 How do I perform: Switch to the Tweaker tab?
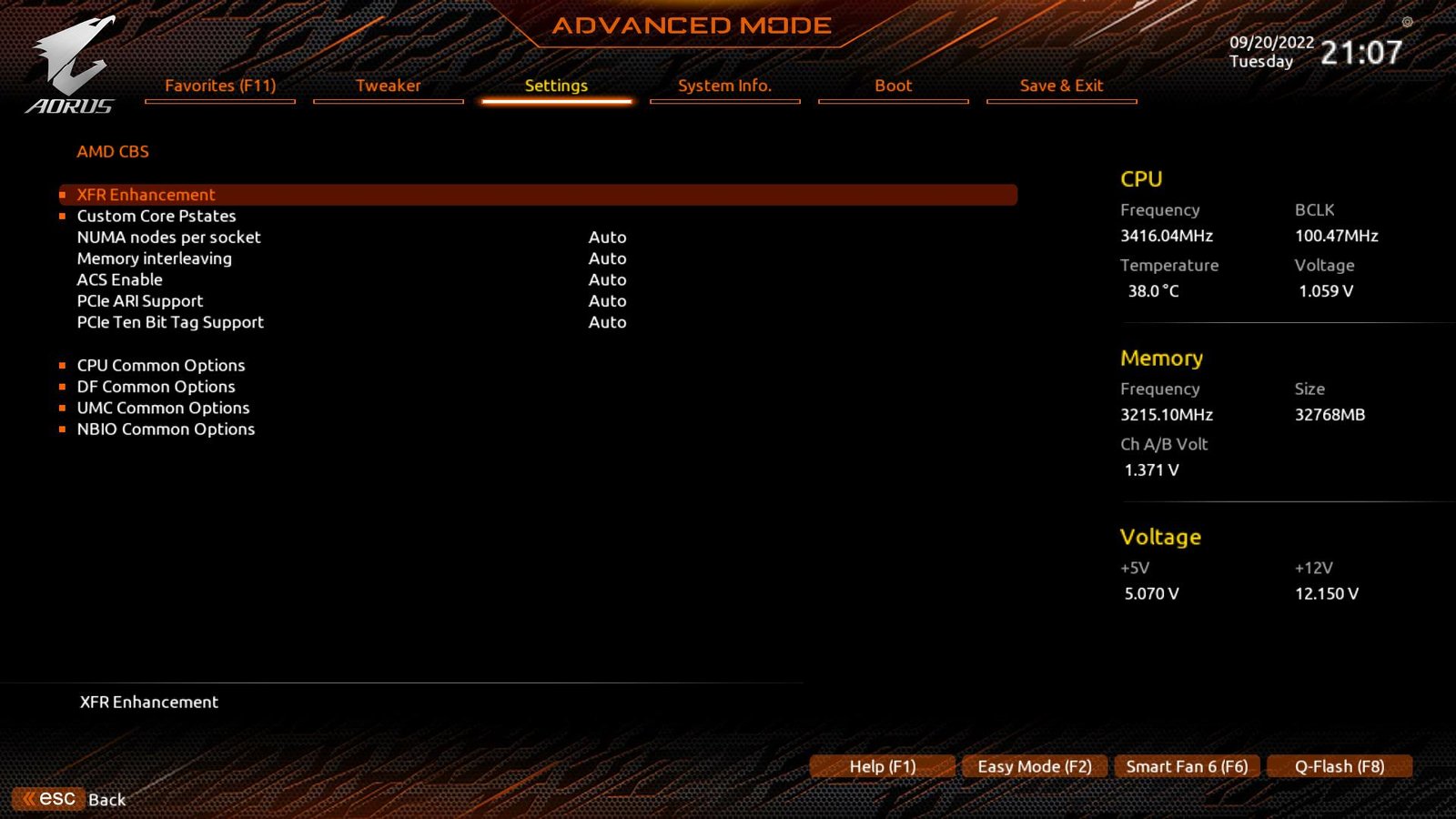[389, 86]
